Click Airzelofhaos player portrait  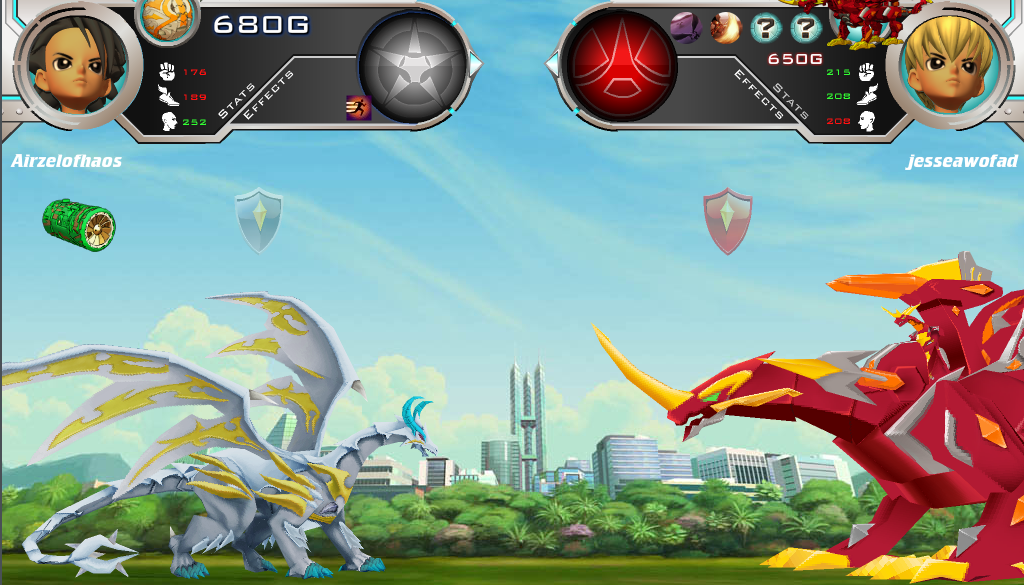click(x=70, y=65)
